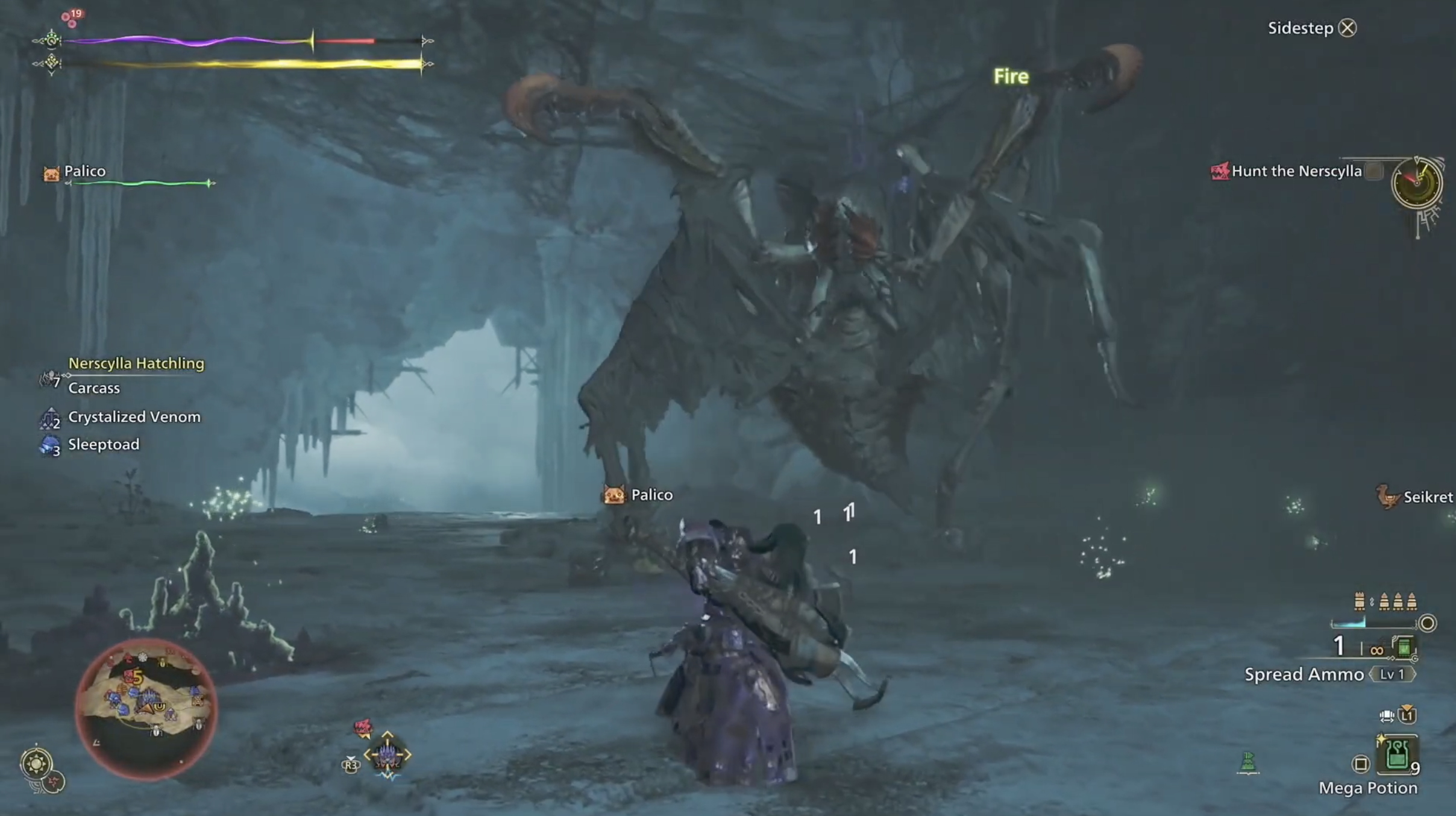
Task: Select the Mega Potion item slot
Action: click(x=1396, y=754)
